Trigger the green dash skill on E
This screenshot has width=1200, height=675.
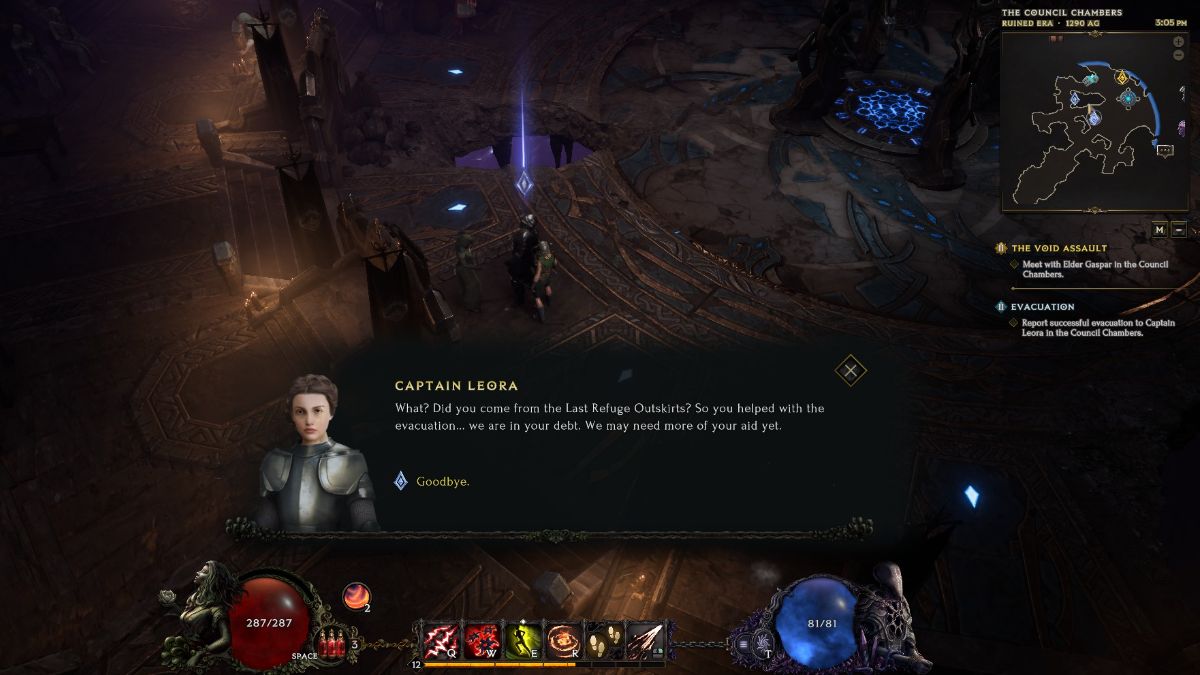pos(524,639)
